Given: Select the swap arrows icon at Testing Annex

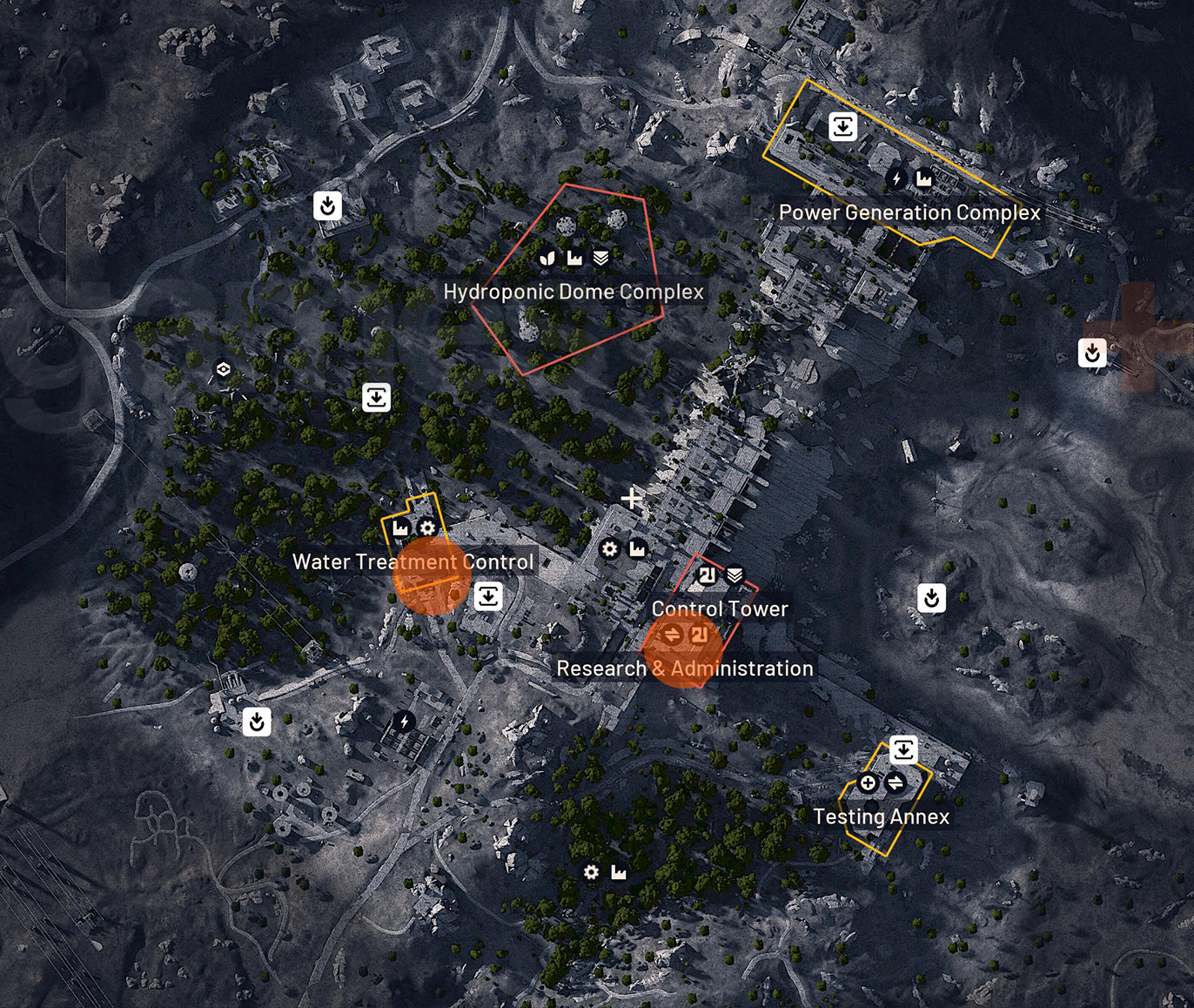Looking at the screenshot, I should (895, 783).
